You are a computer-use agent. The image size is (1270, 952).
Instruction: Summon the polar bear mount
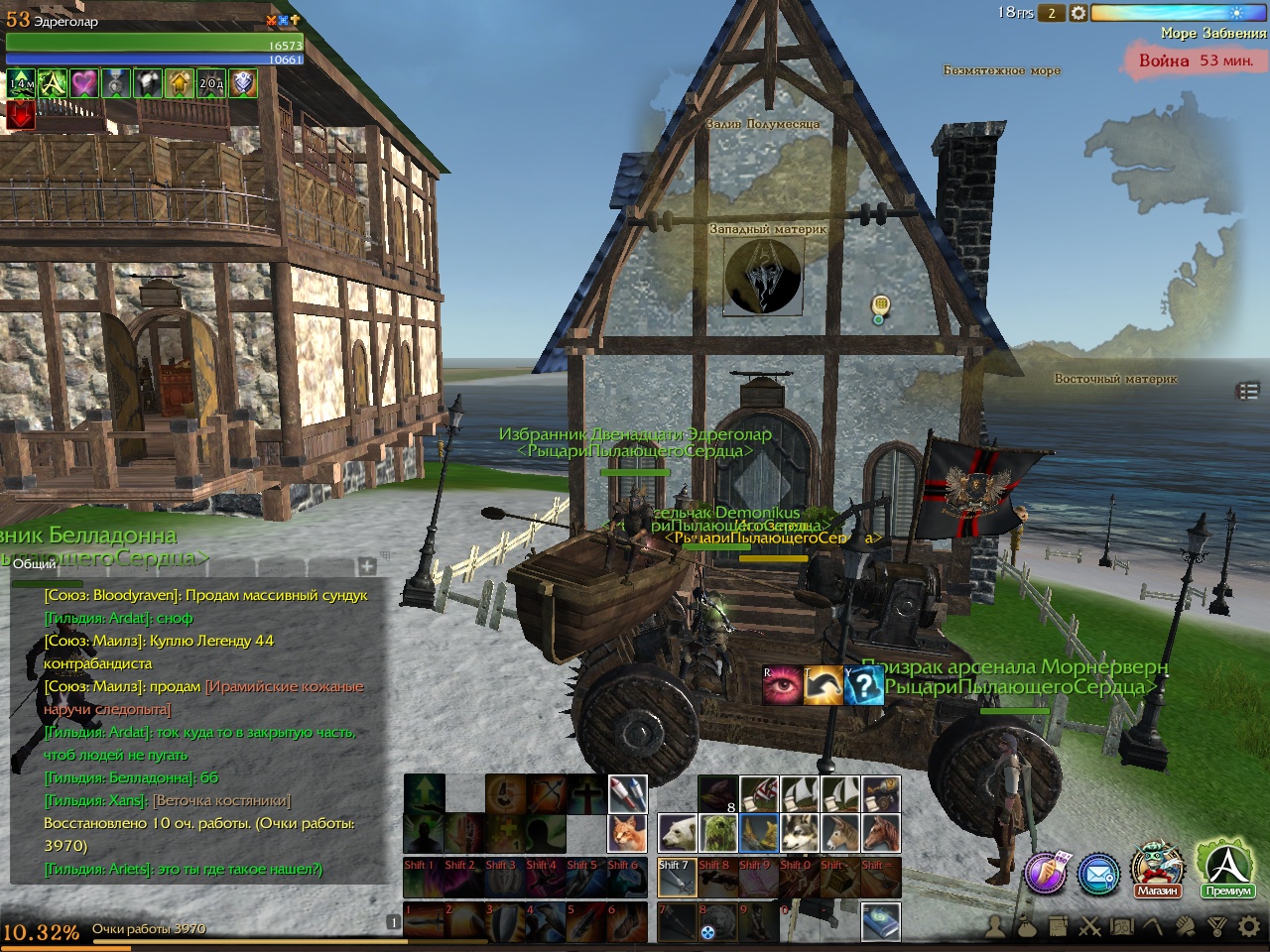678,834
